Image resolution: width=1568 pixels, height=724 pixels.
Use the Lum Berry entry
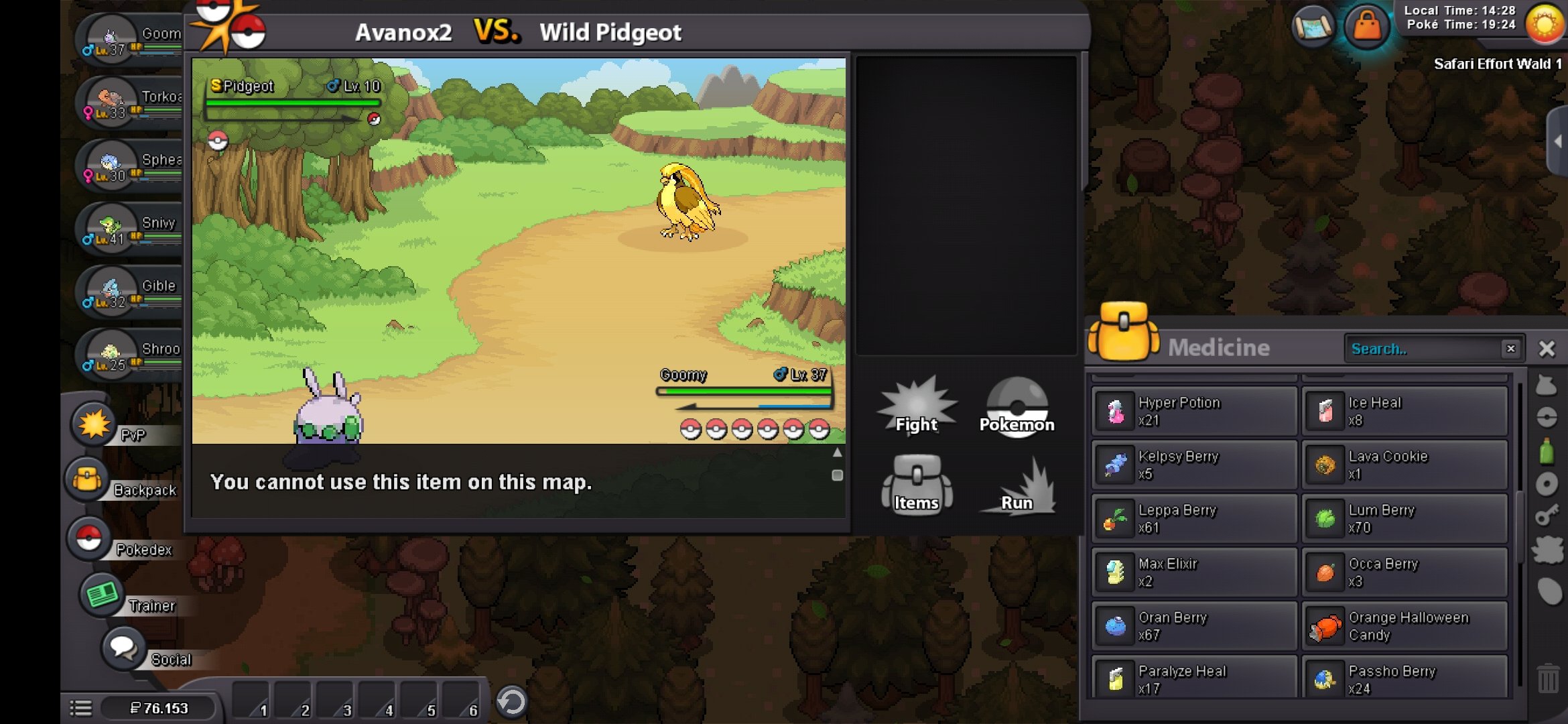pyautogui.click(x=1404, y=518)
